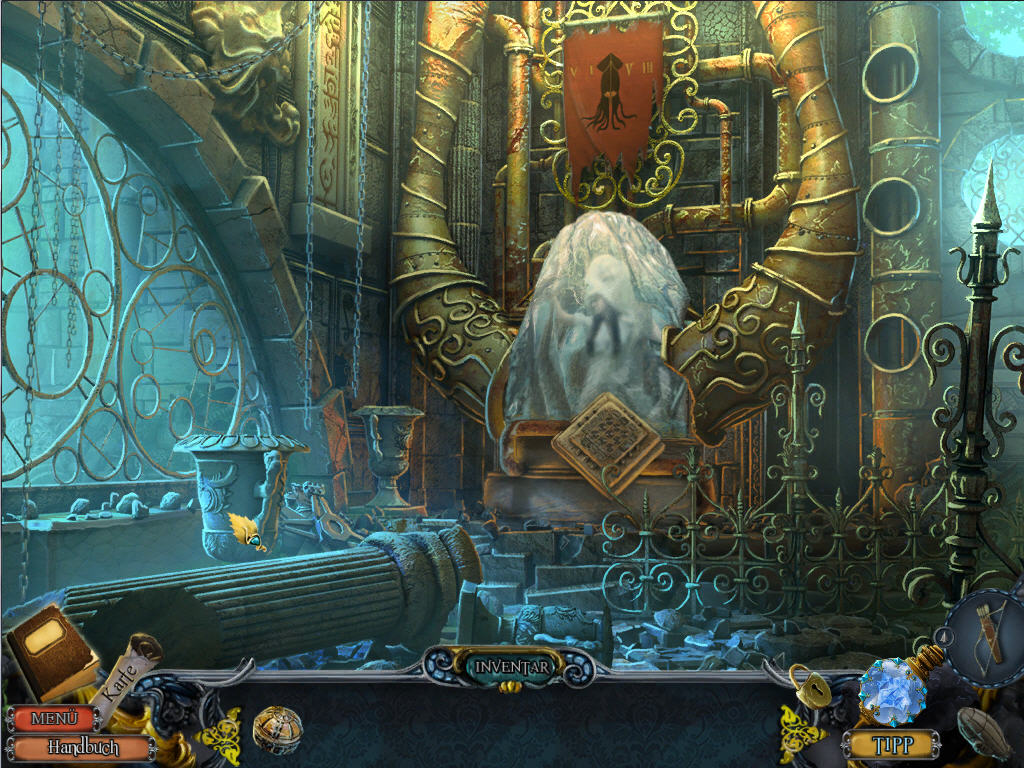
Task: Click the airship icon
Action: pyautogui.click(x=987, y=733)
